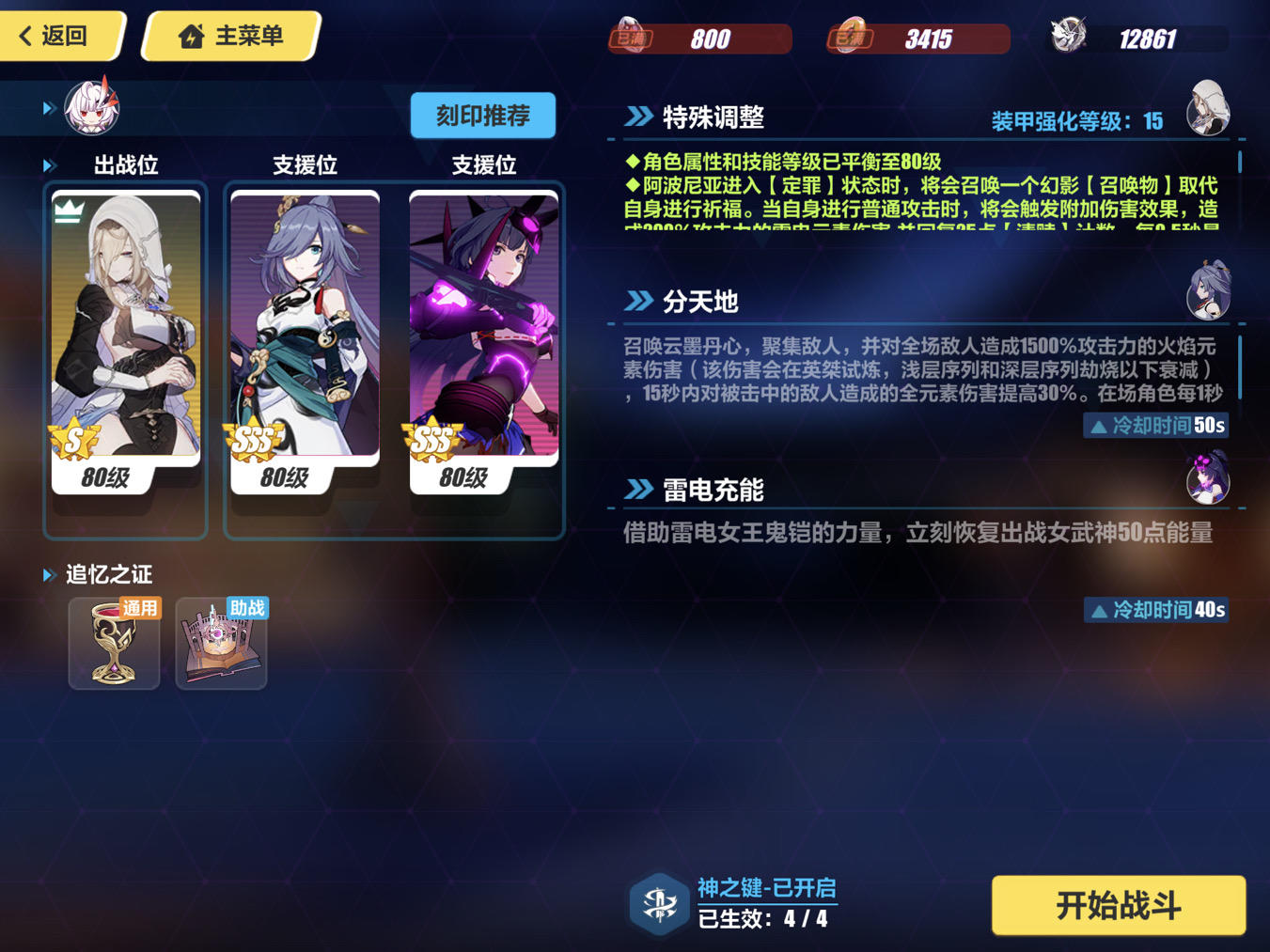The width and height of the screenshot is (1270, 952).
Task: Switch to the 刻印推荐 recommendation tab
Action: point(482,115)
